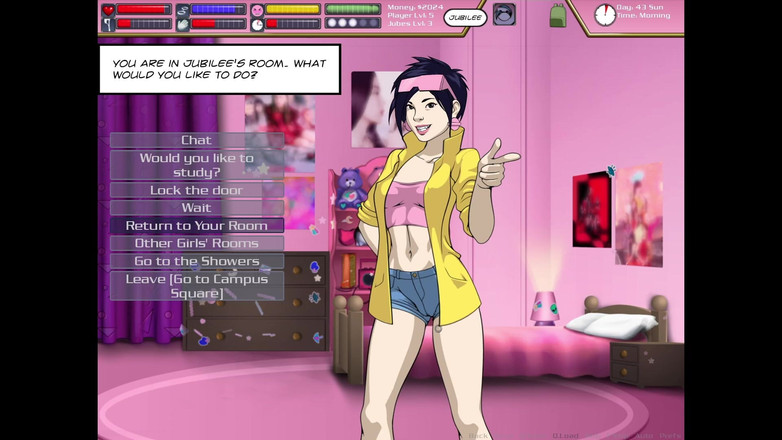Click the Back quick menu button
This screenshot has height=440, width=782.
pyautogui.click(x=479, y=435)
